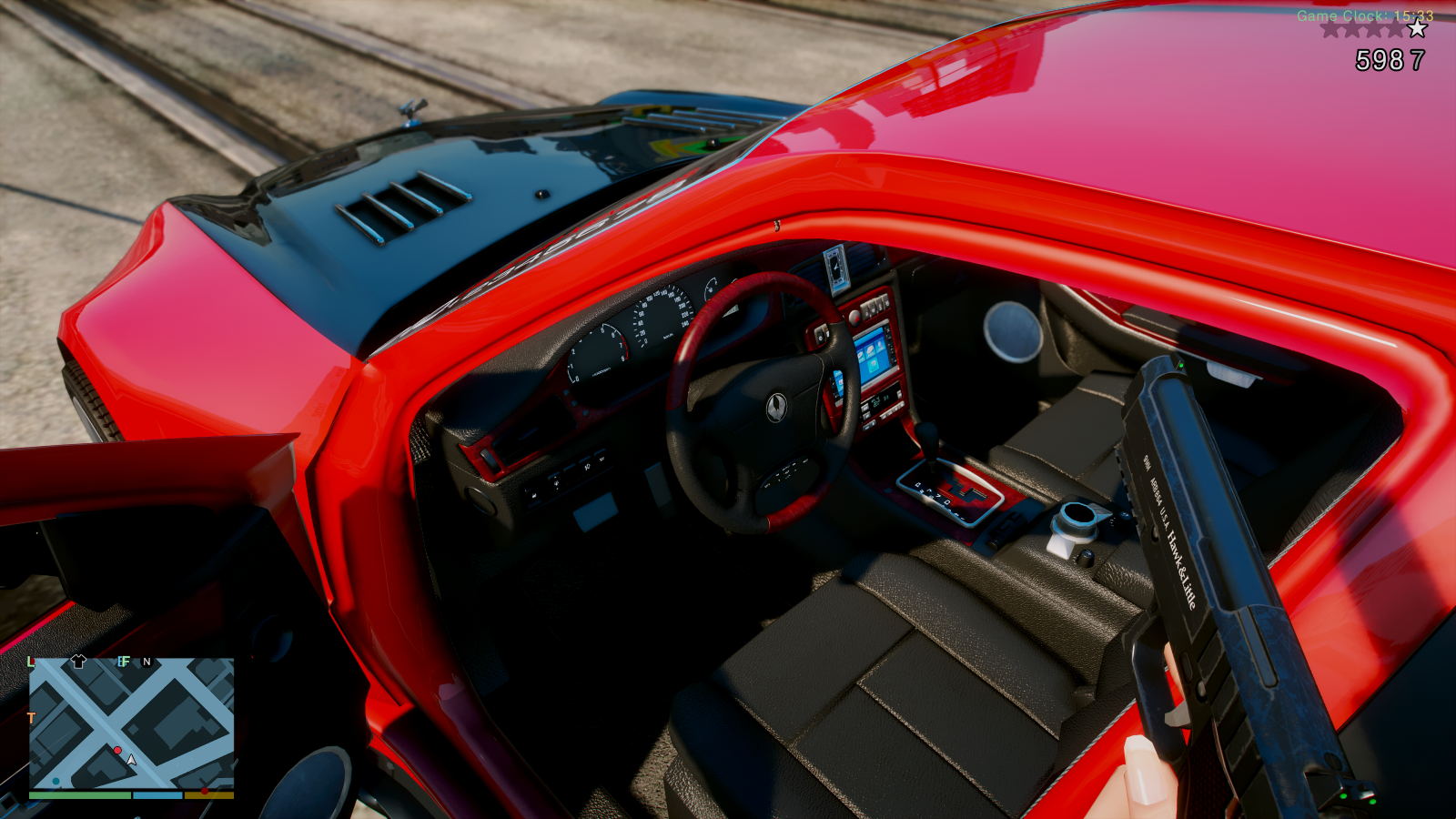
Task: Click the white player arrow on minimap
Action: coord(131,759)
